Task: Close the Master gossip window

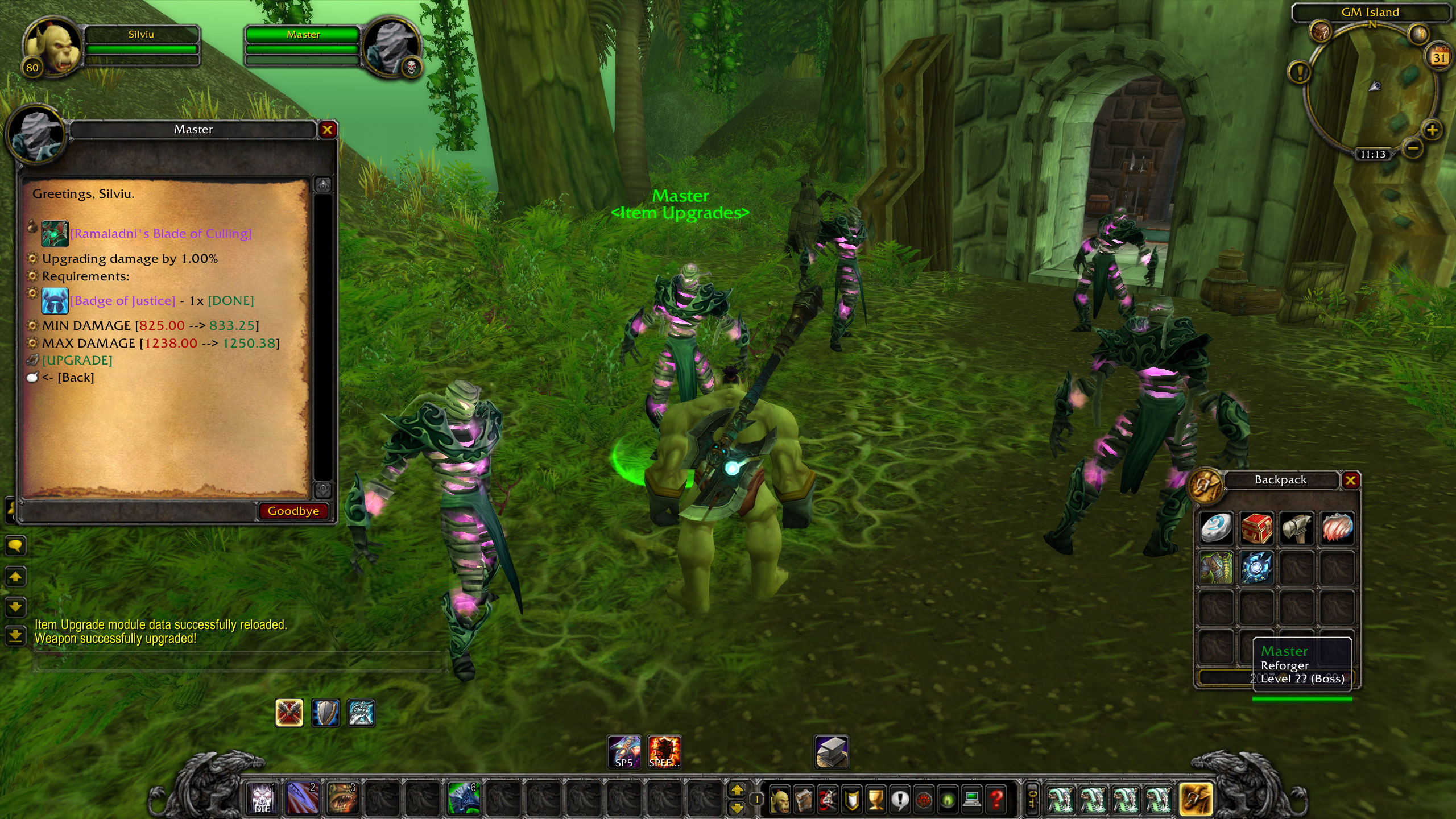Action: coord(327,130)
